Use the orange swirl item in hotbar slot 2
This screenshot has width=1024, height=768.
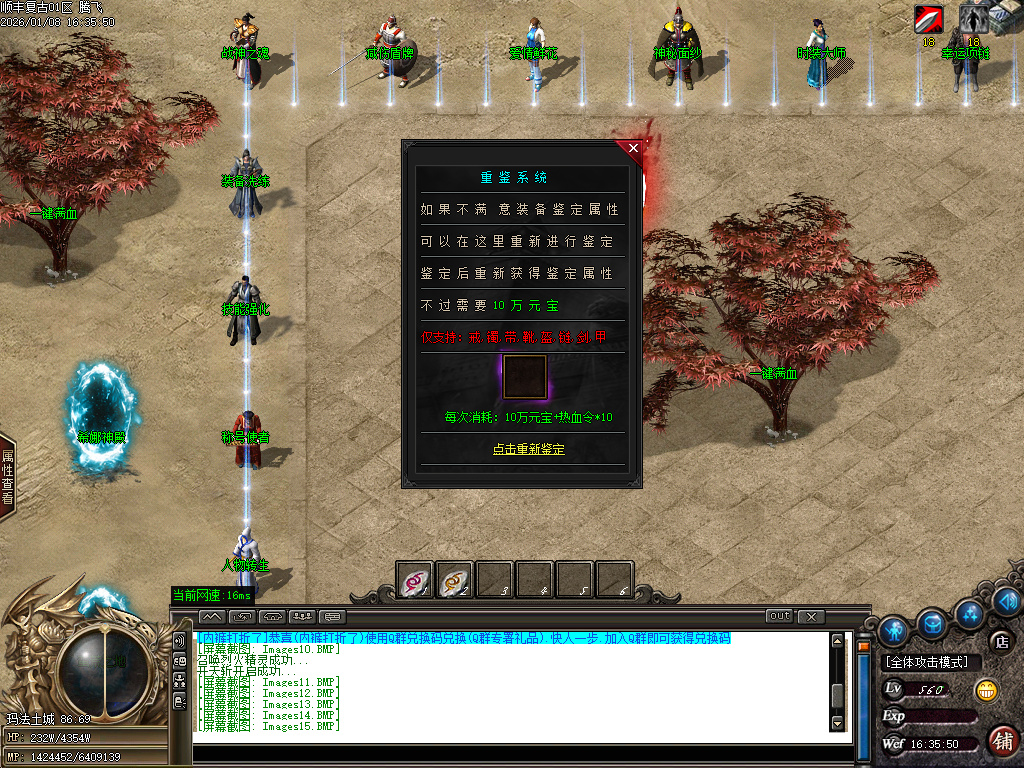(455, 579)
